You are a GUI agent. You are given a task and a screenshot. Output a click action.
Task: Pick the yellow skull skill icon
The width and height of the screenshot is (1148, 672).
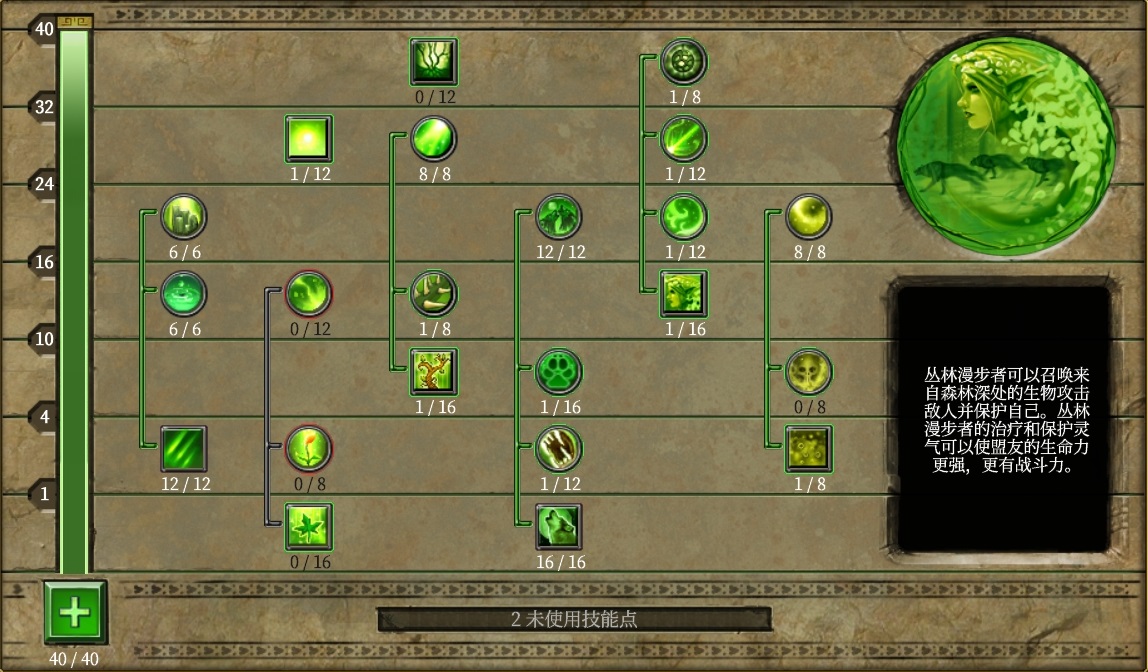click(808, 371)
